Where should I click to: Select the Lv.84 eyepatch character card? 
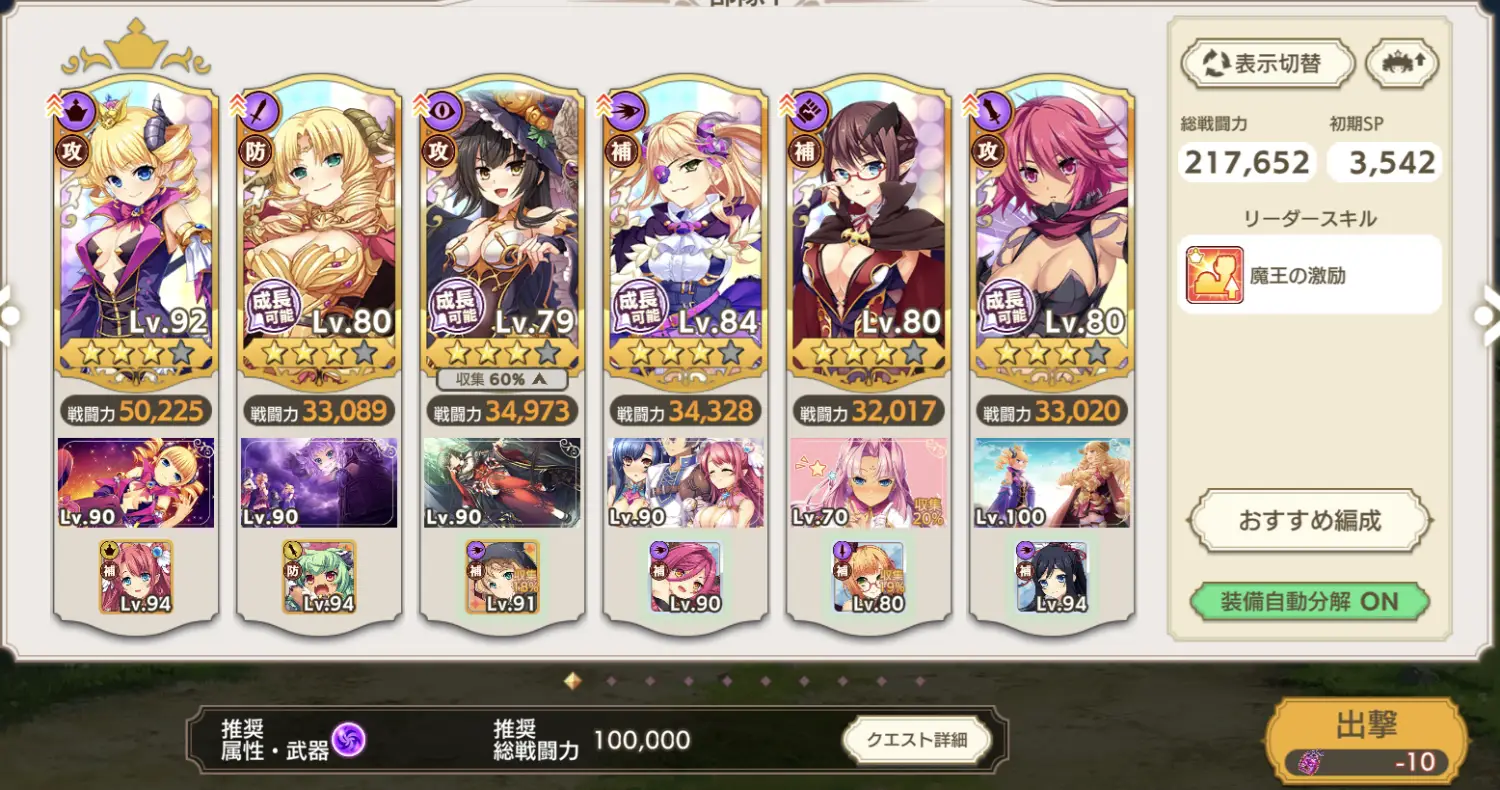[x=686, y=230]
